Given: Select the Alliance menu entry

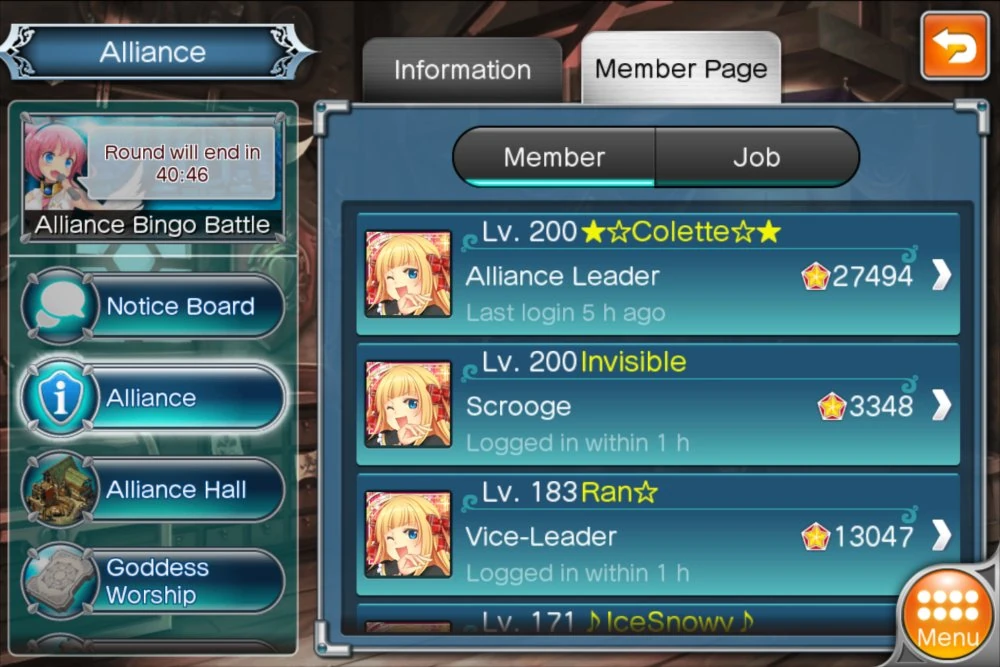Looking at the screenshot, I should (153, 398).
